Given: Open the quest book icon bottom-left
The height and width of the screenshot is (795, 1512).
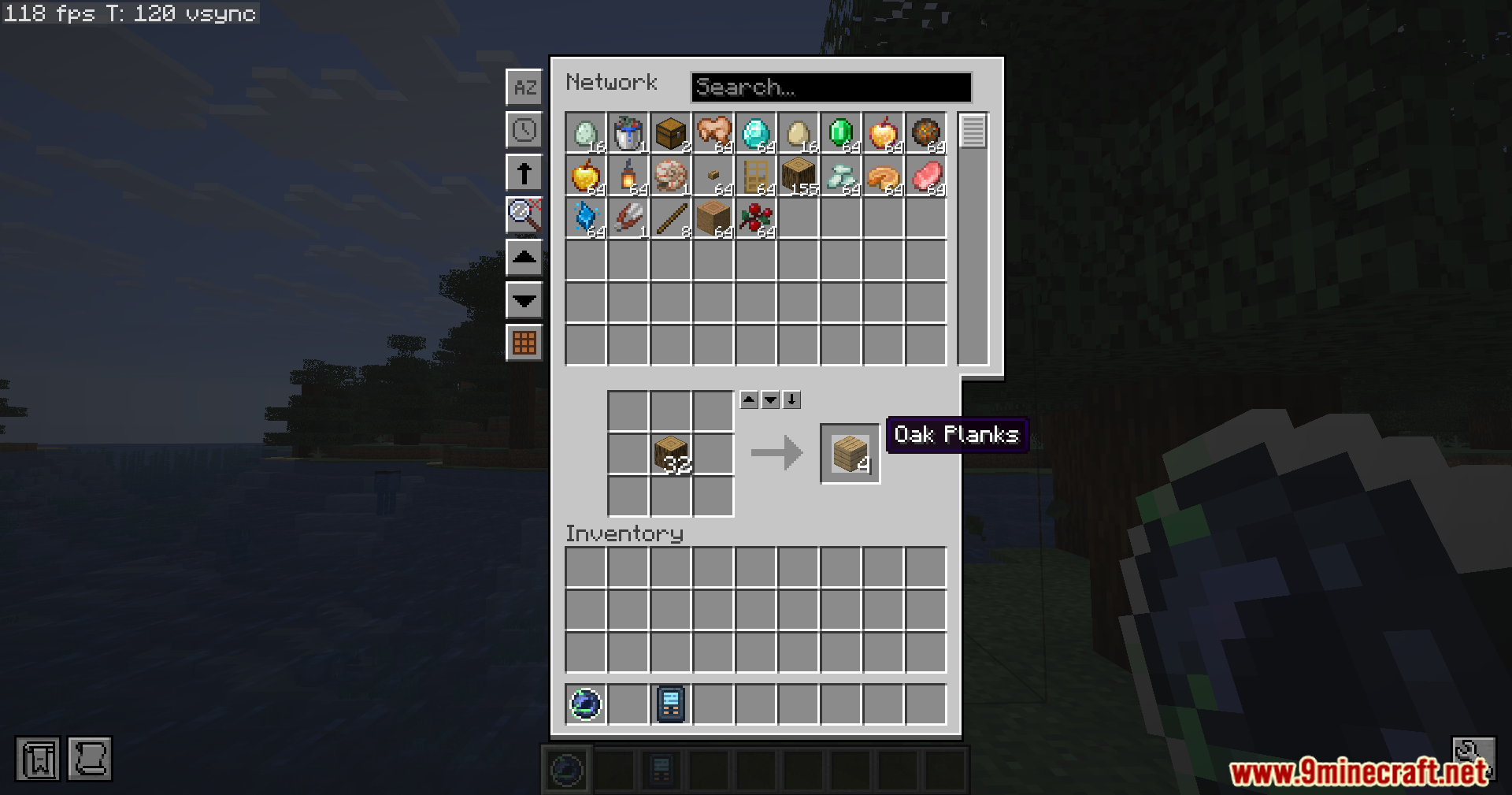Looking at the screenshot, I should click(x=37, y=759).
